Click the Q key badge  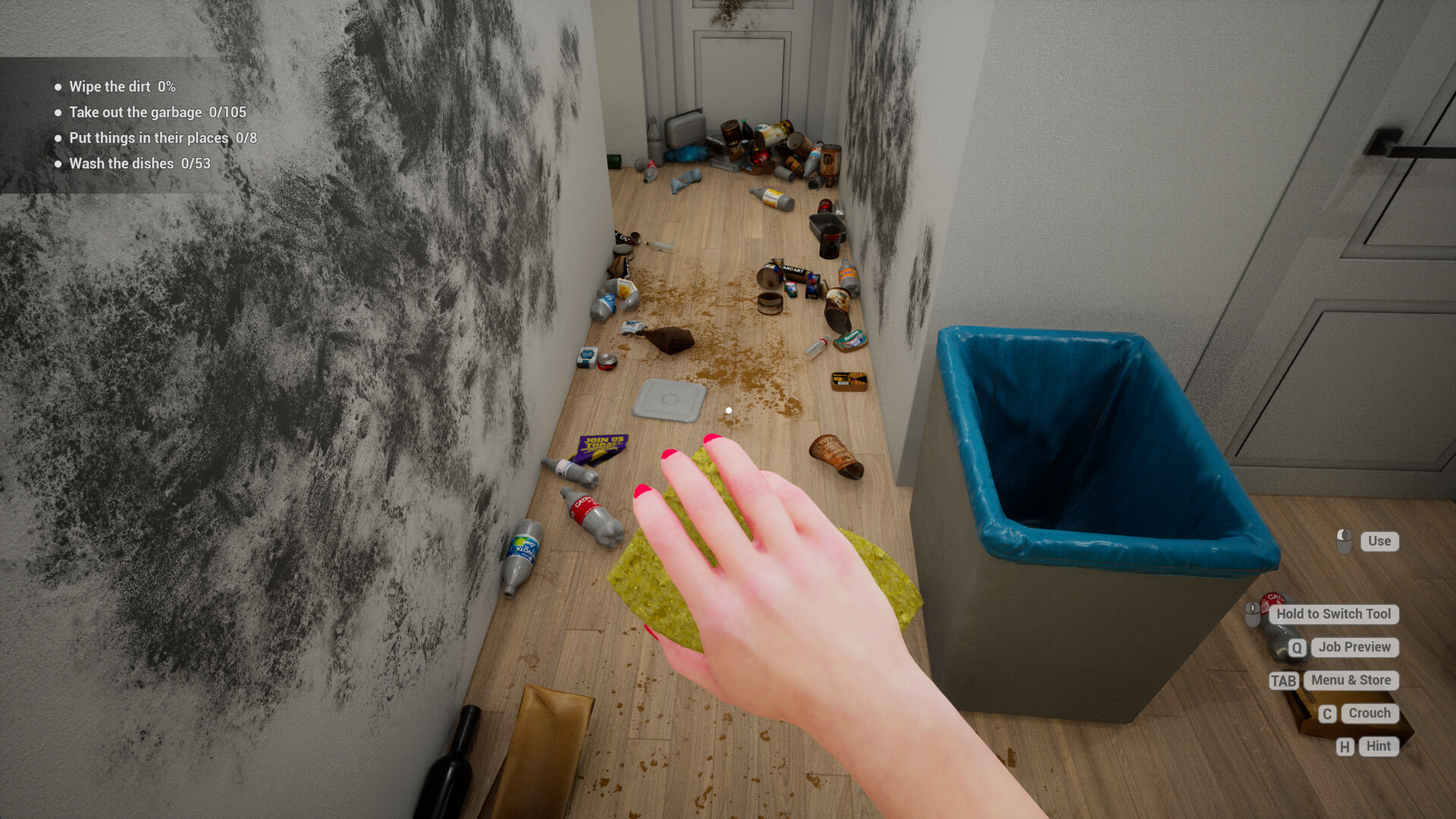(x=1296, y=648)
